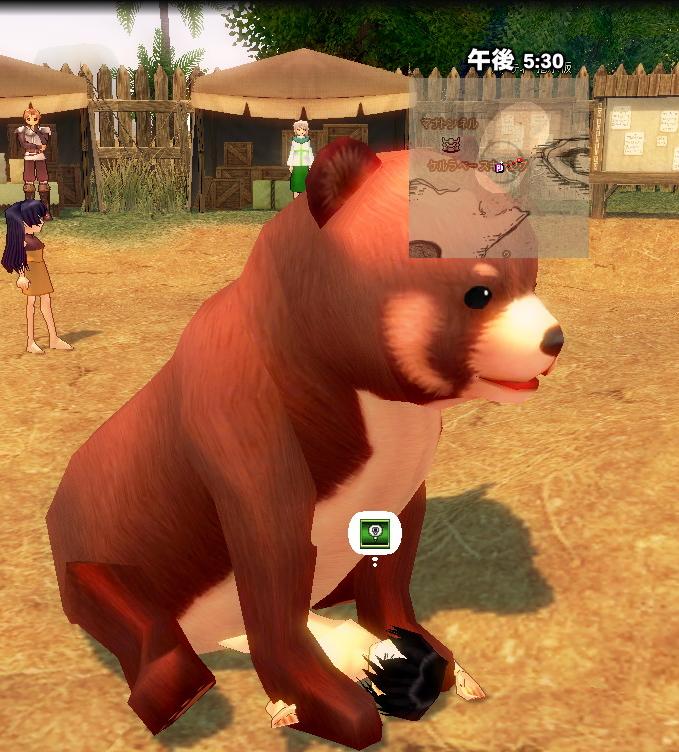
Task: Click the dungeon monster marker on minimap
Action: 450,145
